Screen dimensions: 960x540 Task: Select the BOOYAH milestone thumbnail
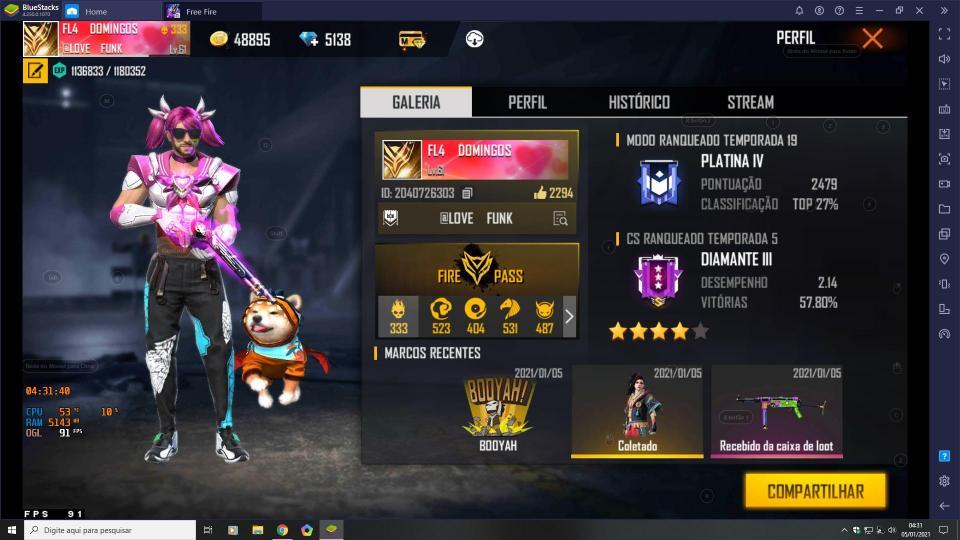[497, 410]
